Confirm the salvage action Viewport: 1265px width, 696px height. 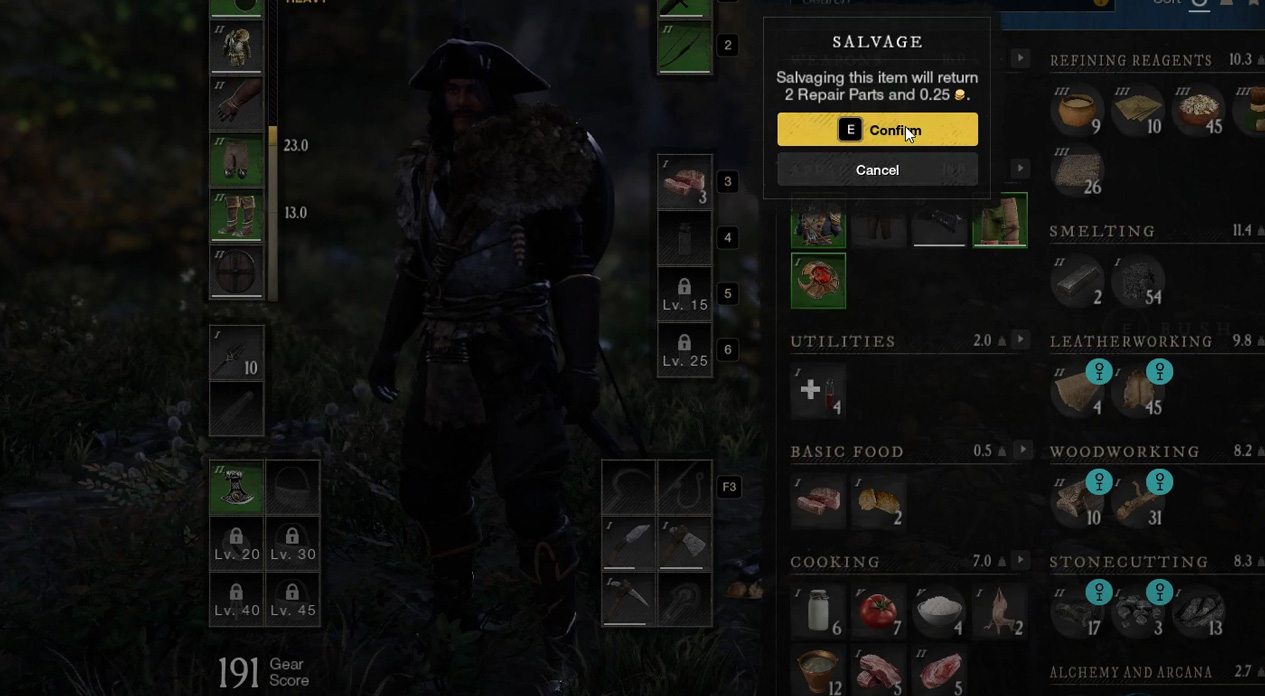(877, 130)
